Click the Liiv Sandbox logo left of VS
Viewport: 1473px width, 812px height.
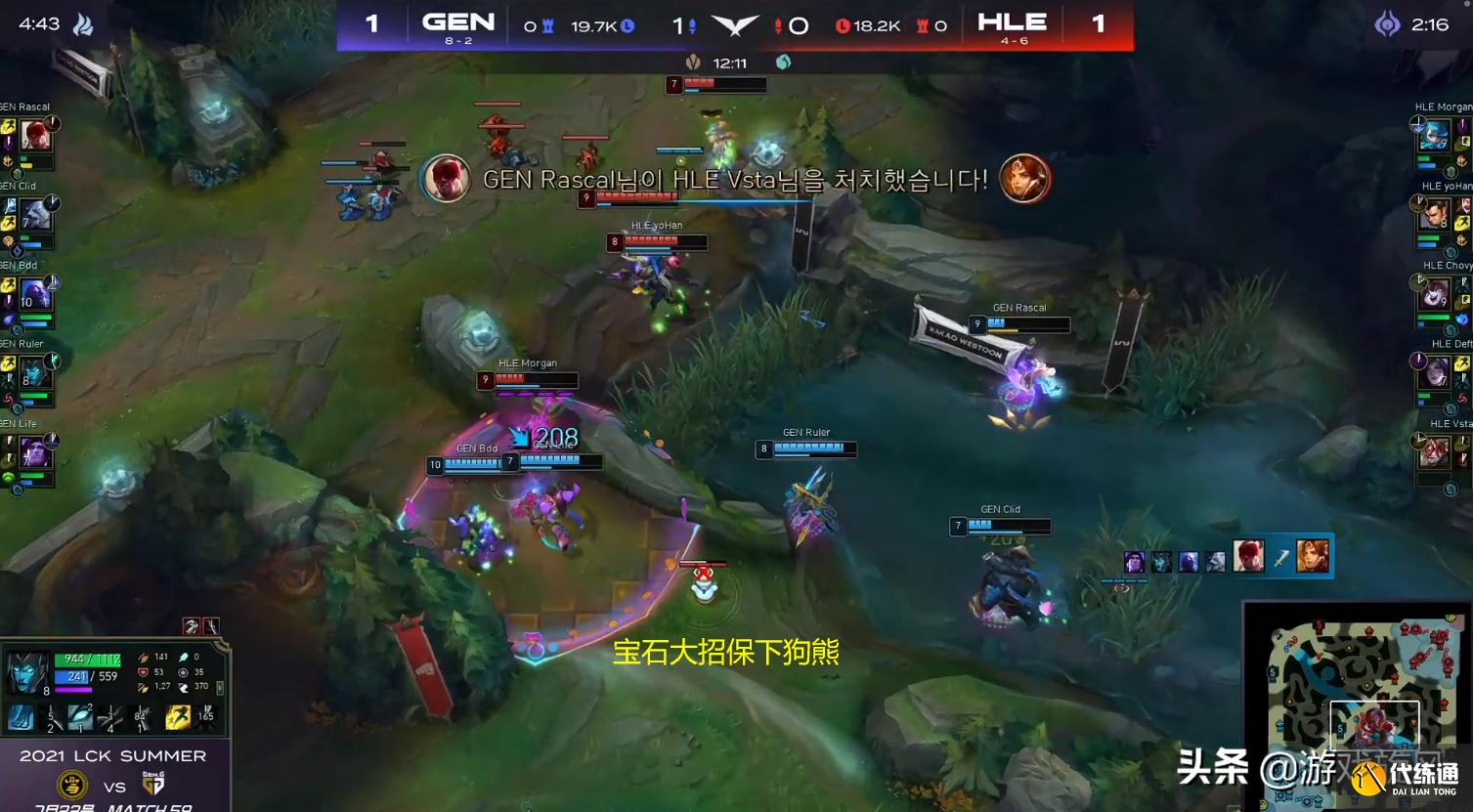[73, 785]
